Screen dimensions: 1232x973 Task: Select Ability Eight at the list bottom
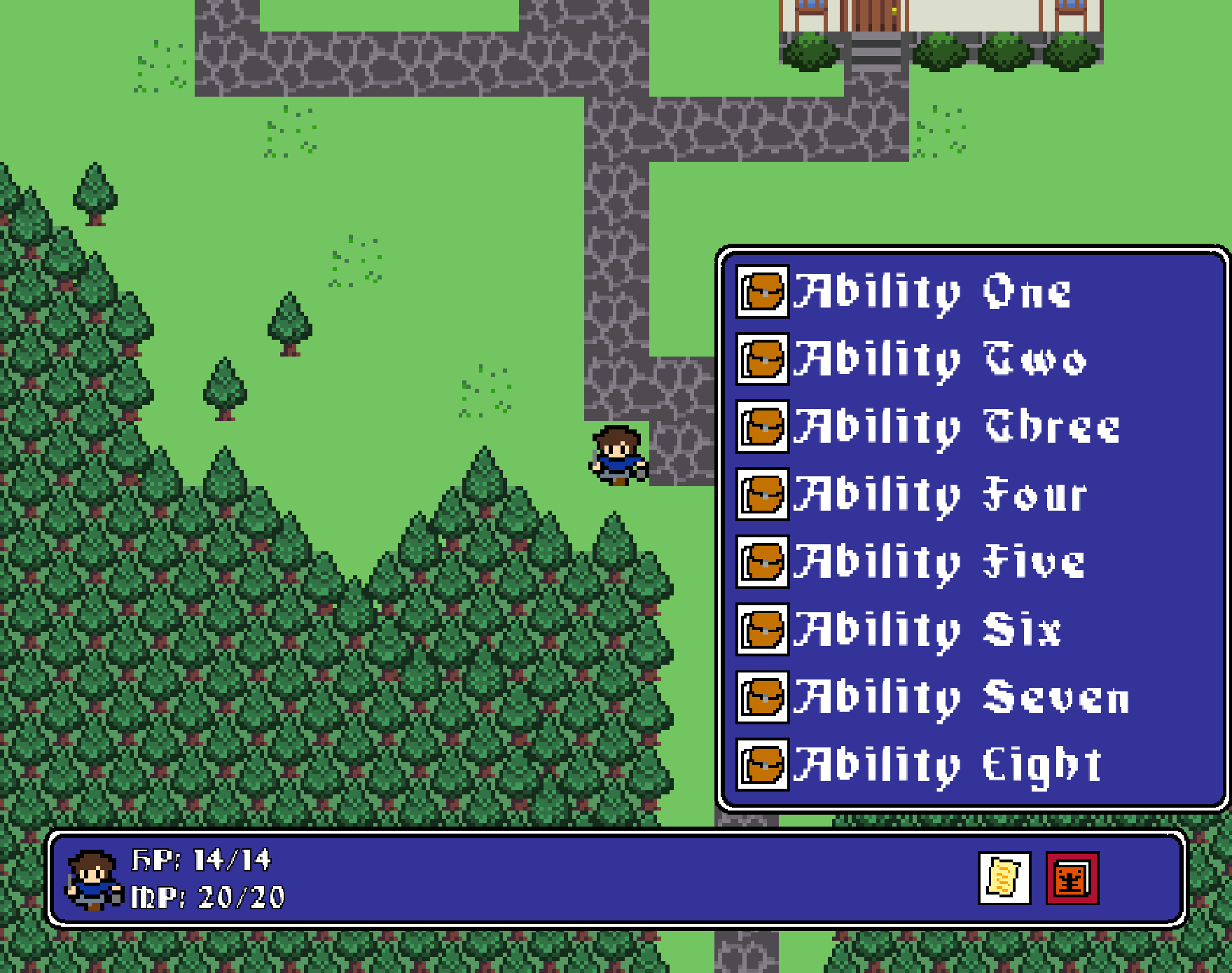click(x=918, y=764)
